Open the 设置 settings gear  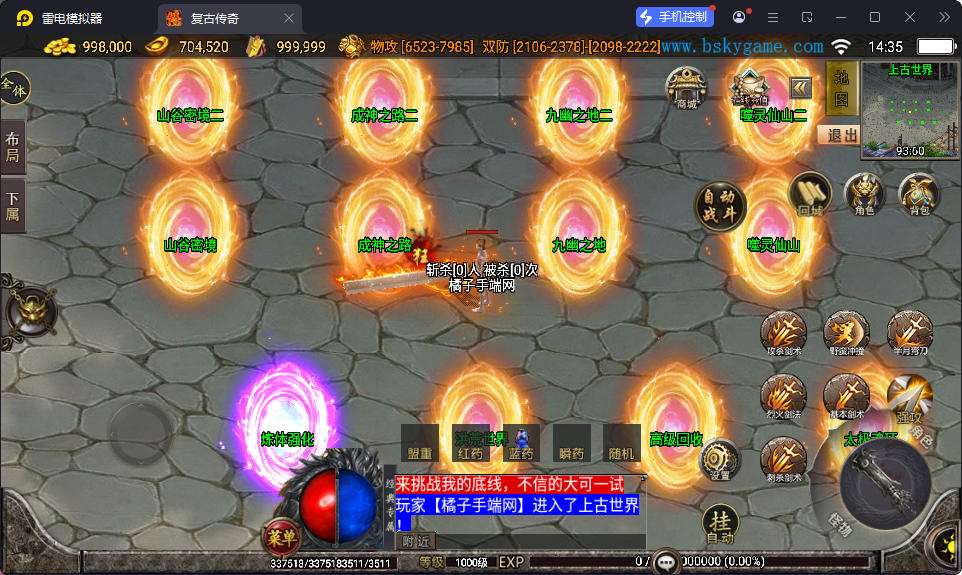(x=720, y=459)
